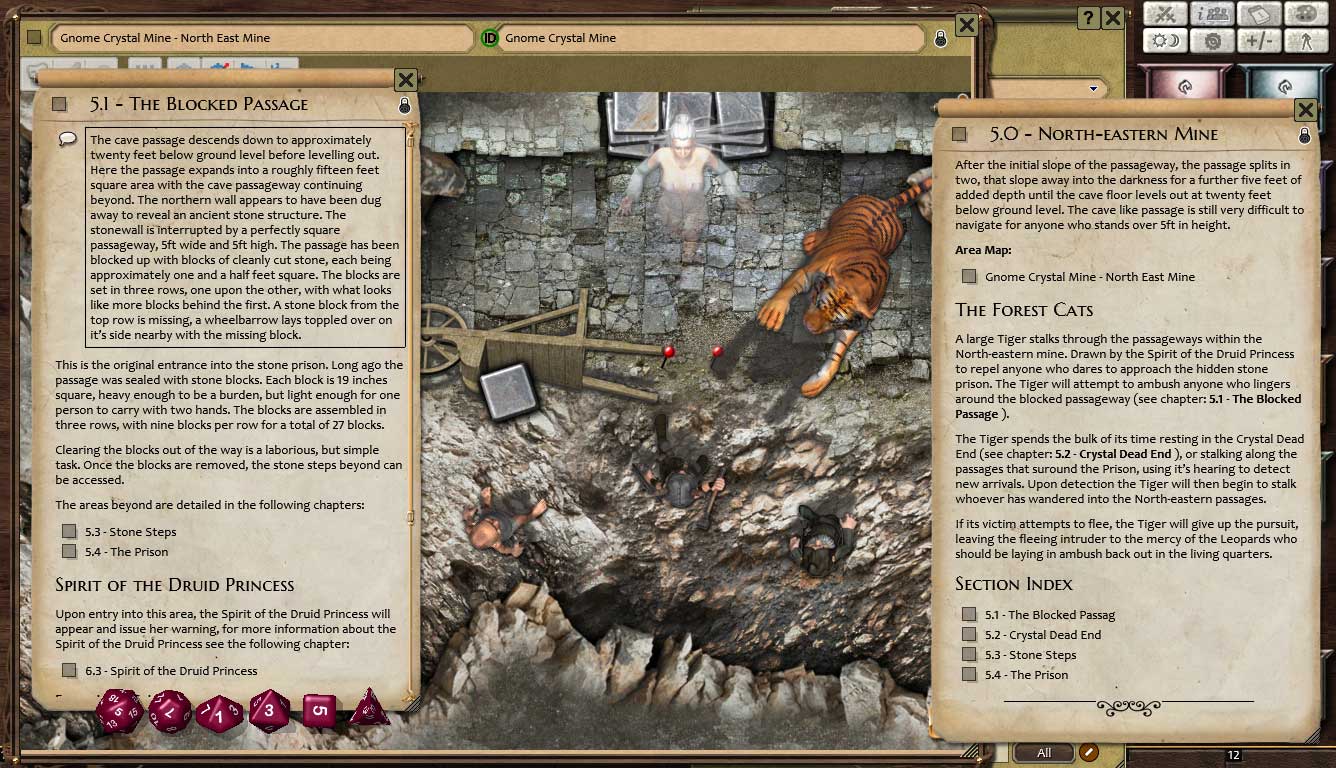The height and width of the screenshot is (768, 1336).
Task: Toggle the padlock on the 5.1 window
Action: point(403,104)
